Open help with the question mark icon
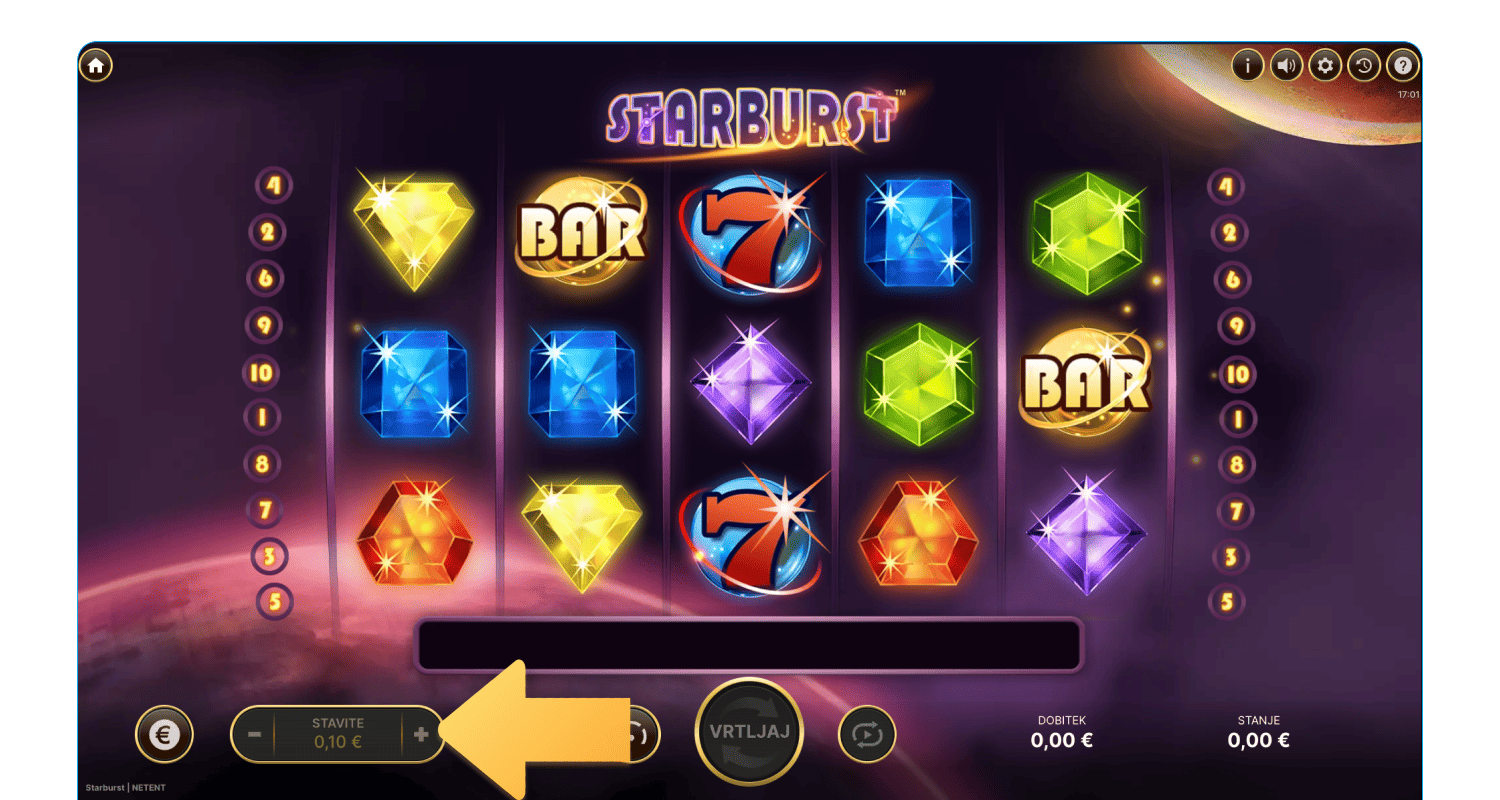 (x=1403, y=66)
